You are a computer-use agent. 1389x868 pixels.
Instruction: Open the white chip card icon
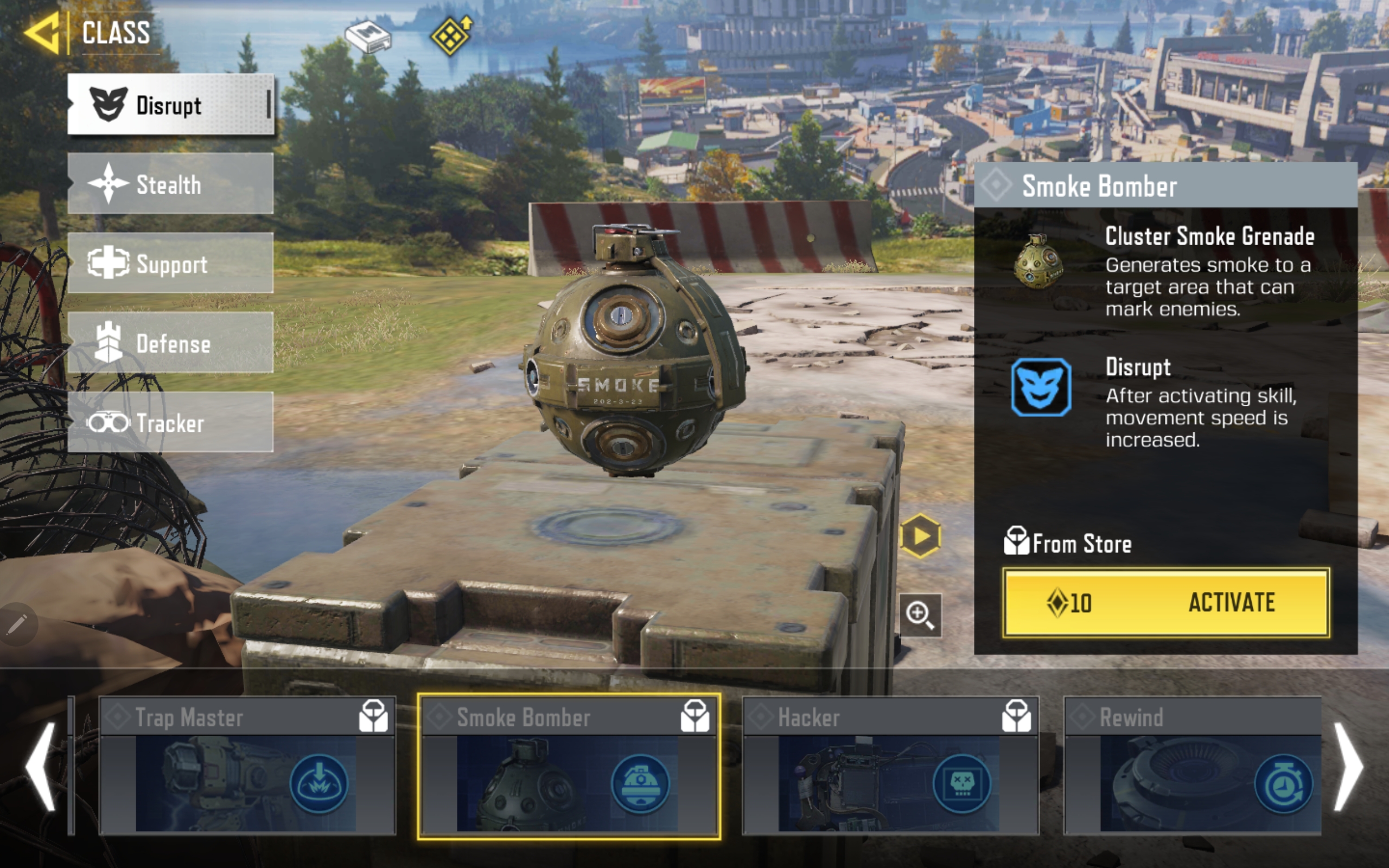point(368,37)
